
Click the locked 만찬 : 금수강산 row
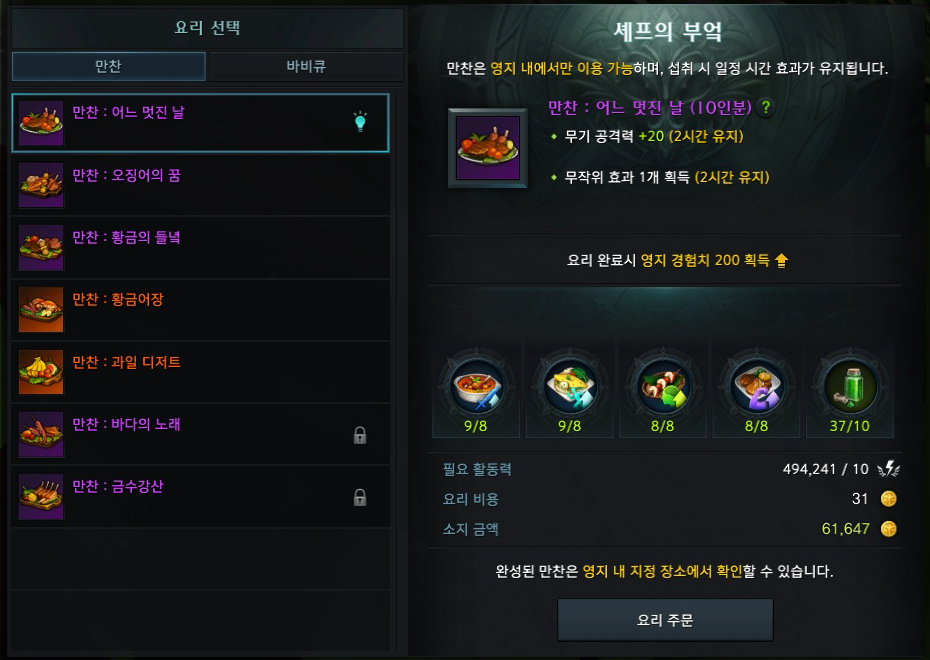tap(200, 497)
